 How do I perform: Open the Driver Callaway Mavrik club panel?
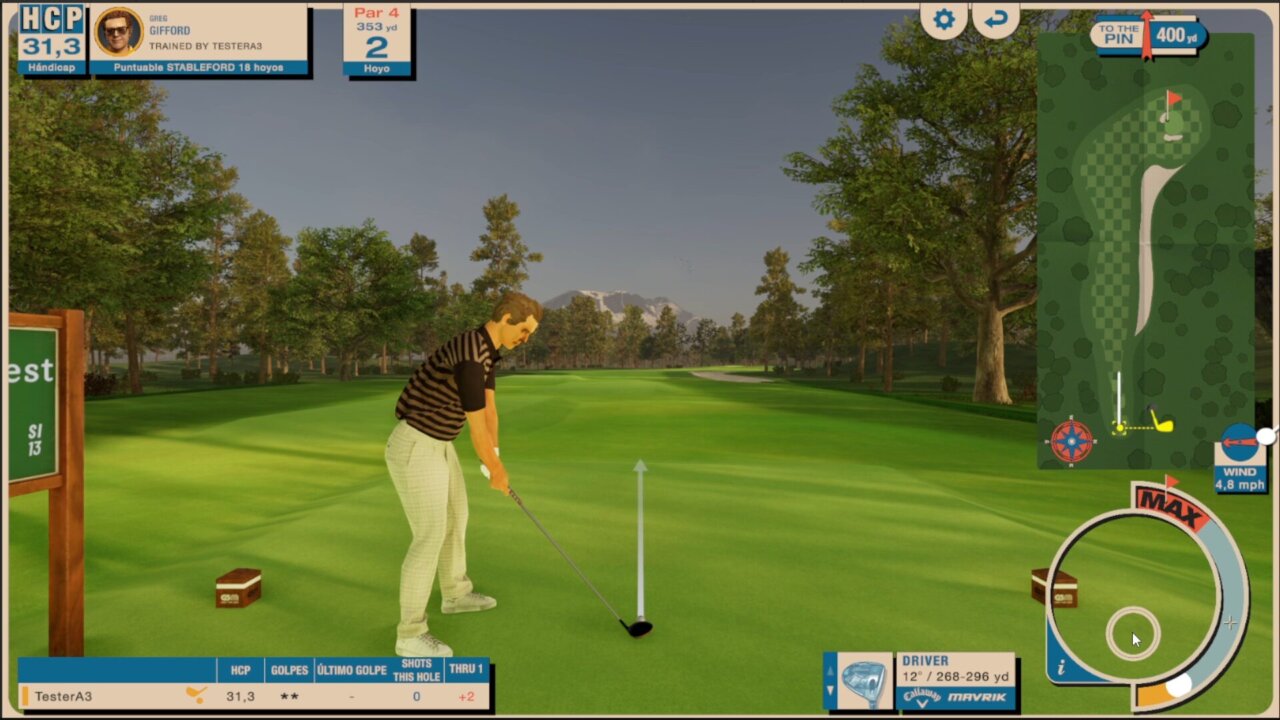pyautogui.click(x=956, y=682)
